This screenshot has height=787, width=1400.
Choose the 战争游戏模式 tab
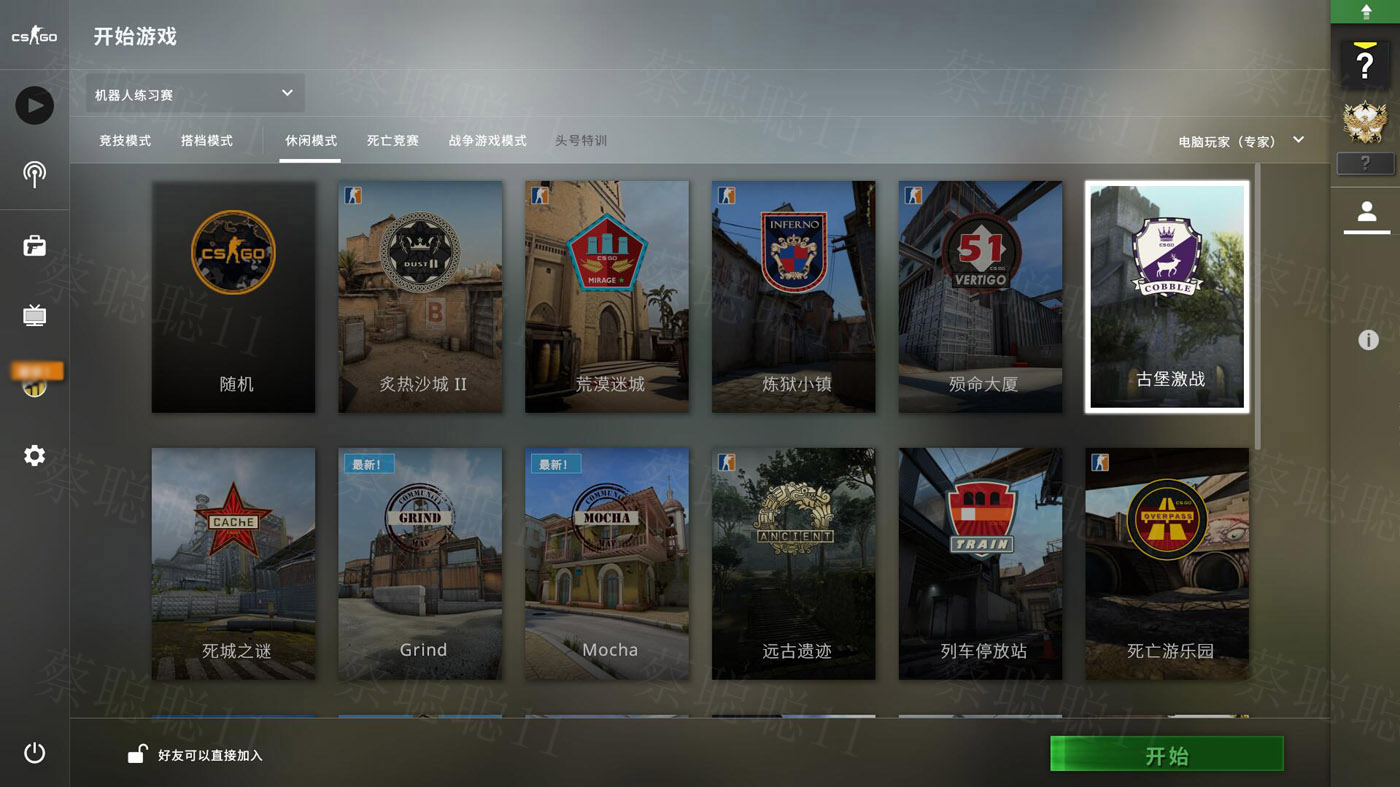(x=487, y=141)
